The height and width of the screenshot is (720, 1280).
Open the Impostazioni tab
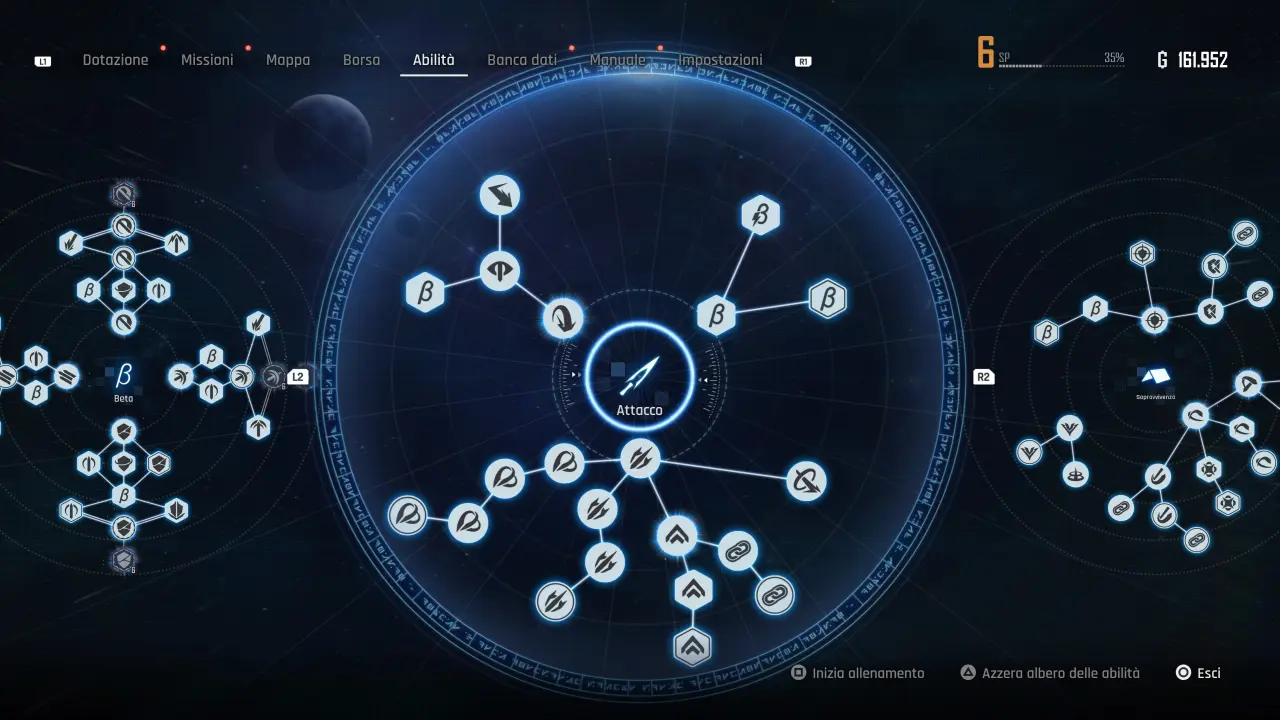(720, 59)
